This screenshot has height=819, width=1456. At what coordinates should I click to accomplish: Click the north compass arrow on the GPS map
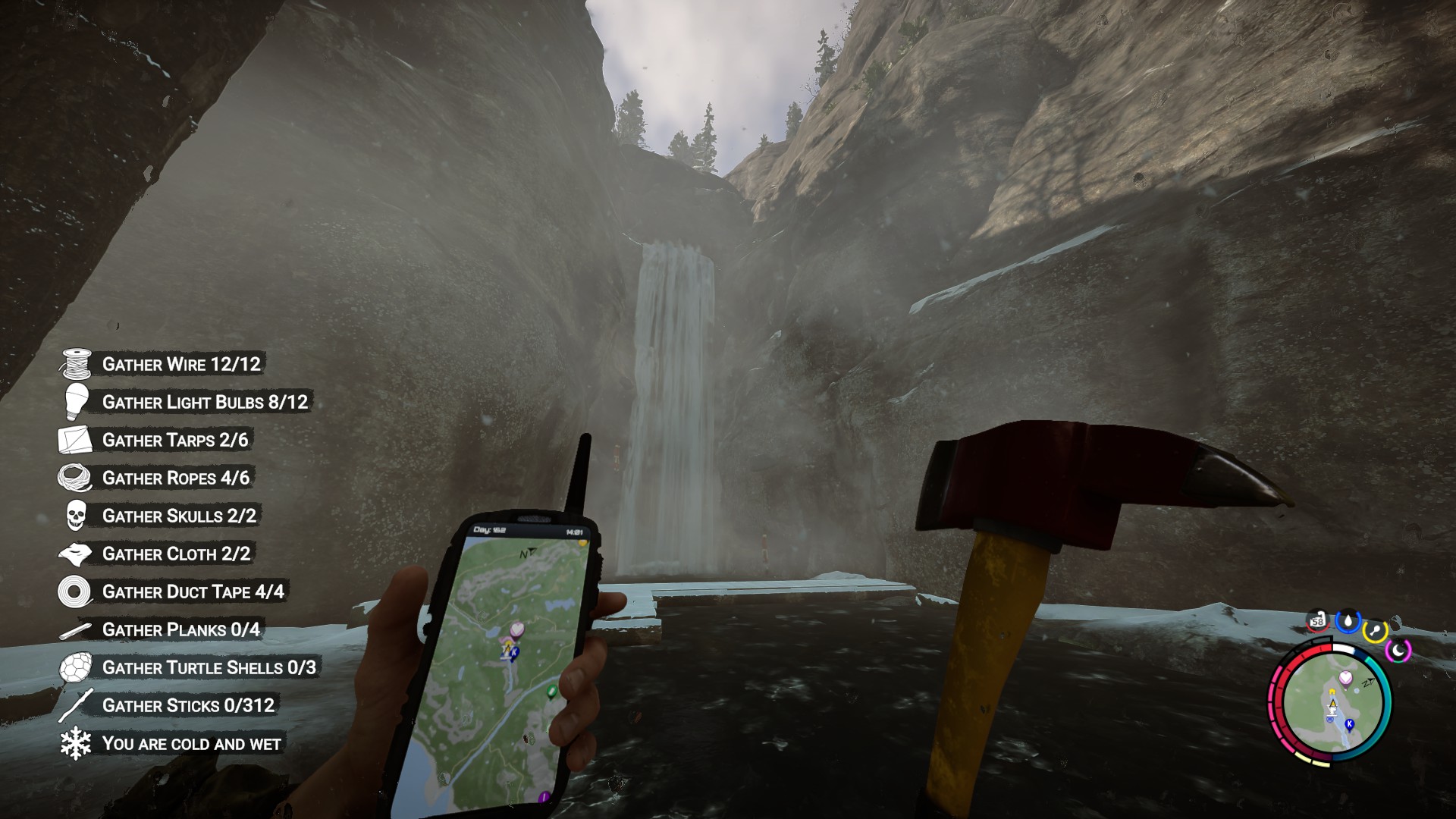point(529,552)
